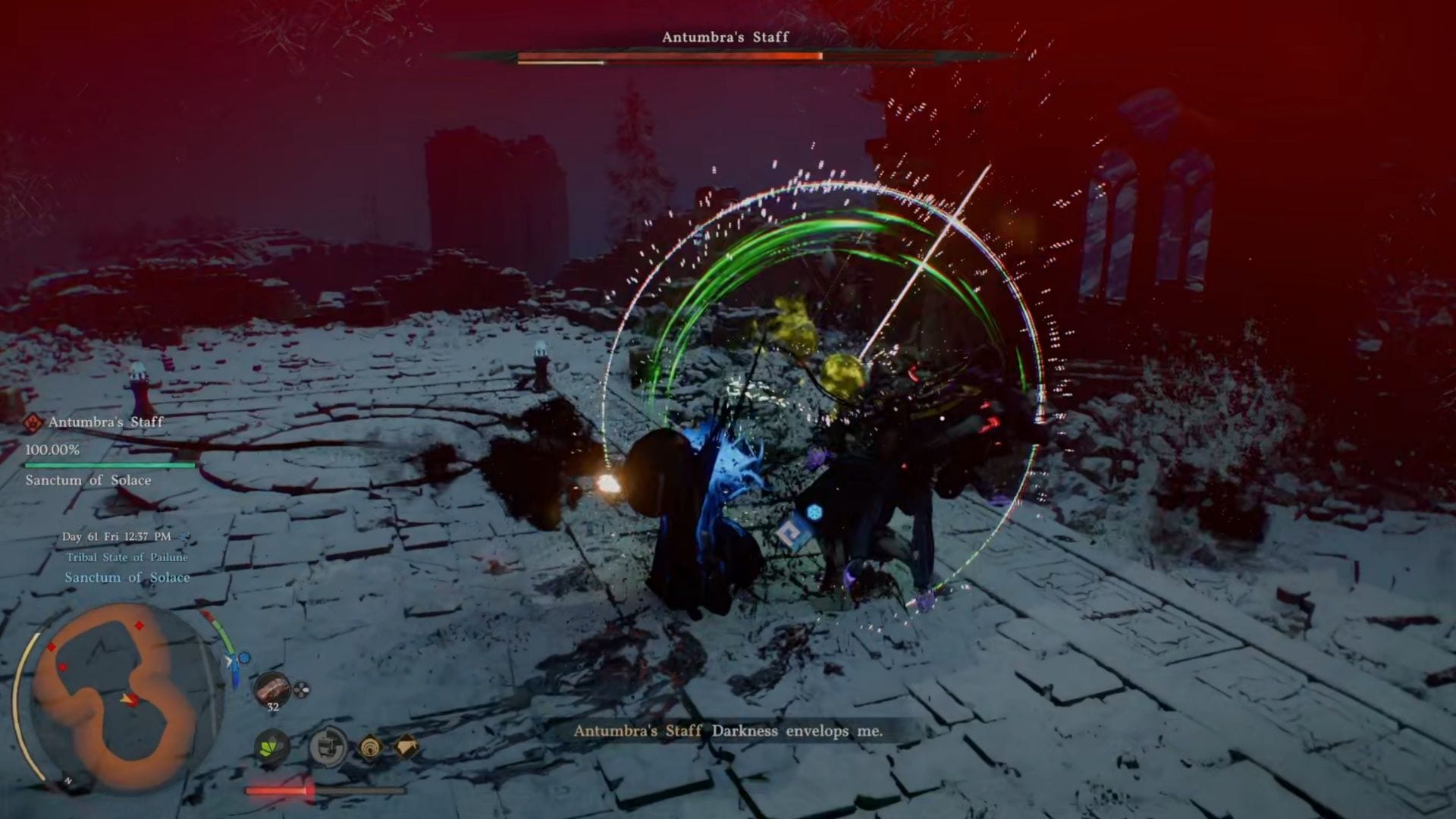Click the four-dot item switcher icon

tap(301, 690)
